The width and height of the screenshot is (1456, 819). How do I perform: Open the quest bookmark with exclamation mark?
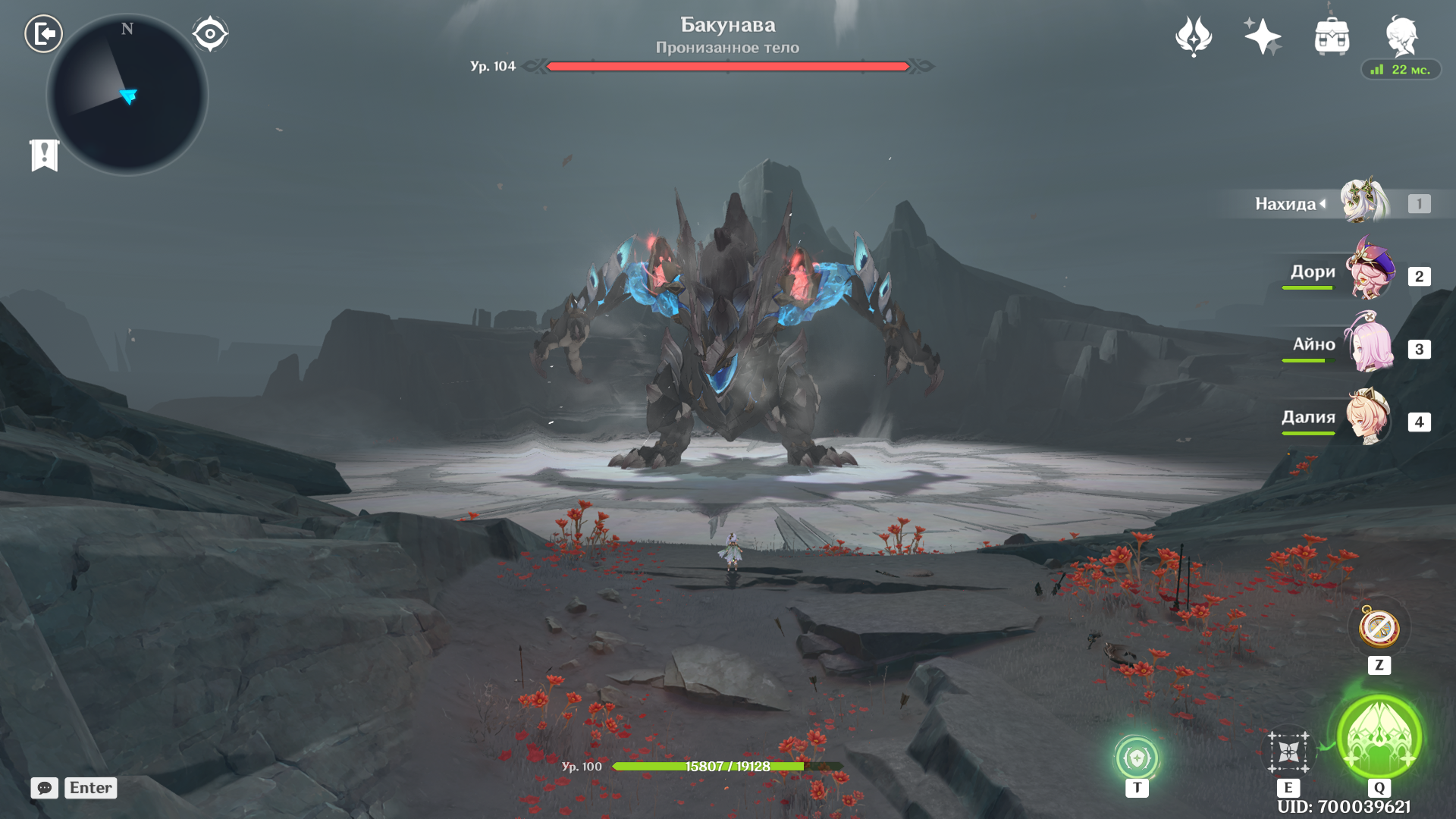pos(45,155)
